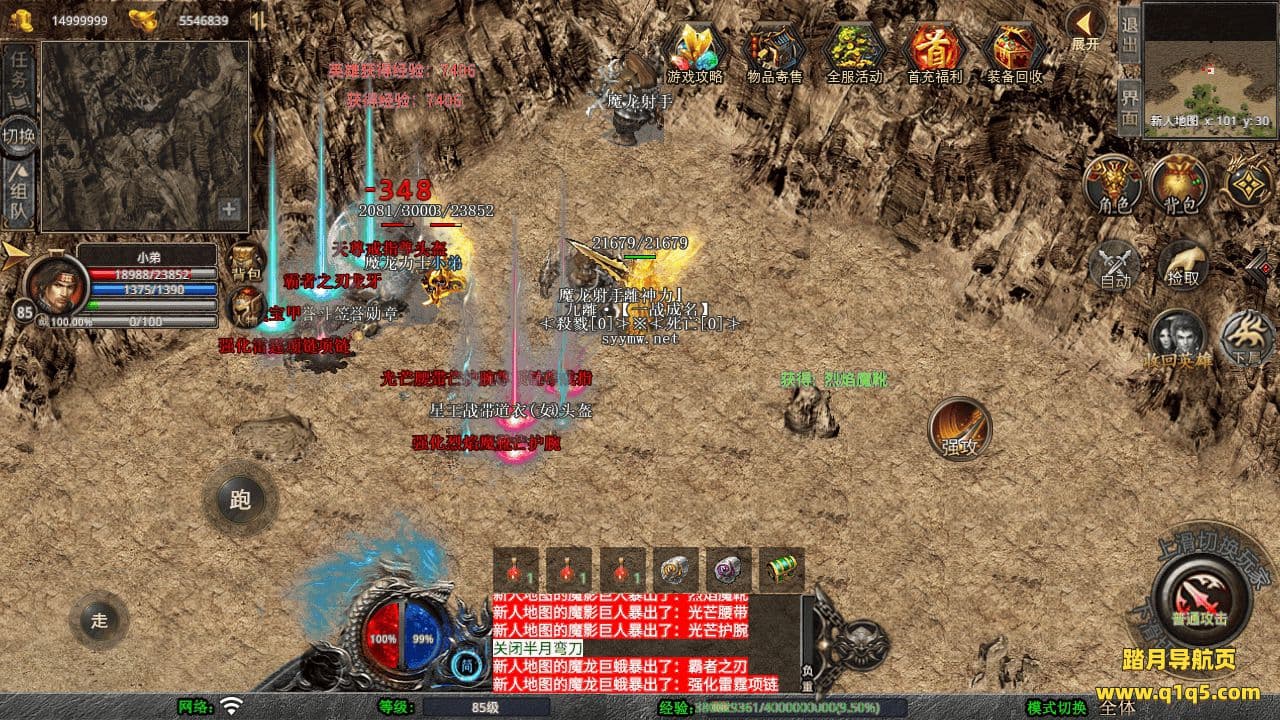Open the 游戏攻略 game guide icon
This screenshot has height=720, width=1280.
pyautogui.click(x=695, y=50)
